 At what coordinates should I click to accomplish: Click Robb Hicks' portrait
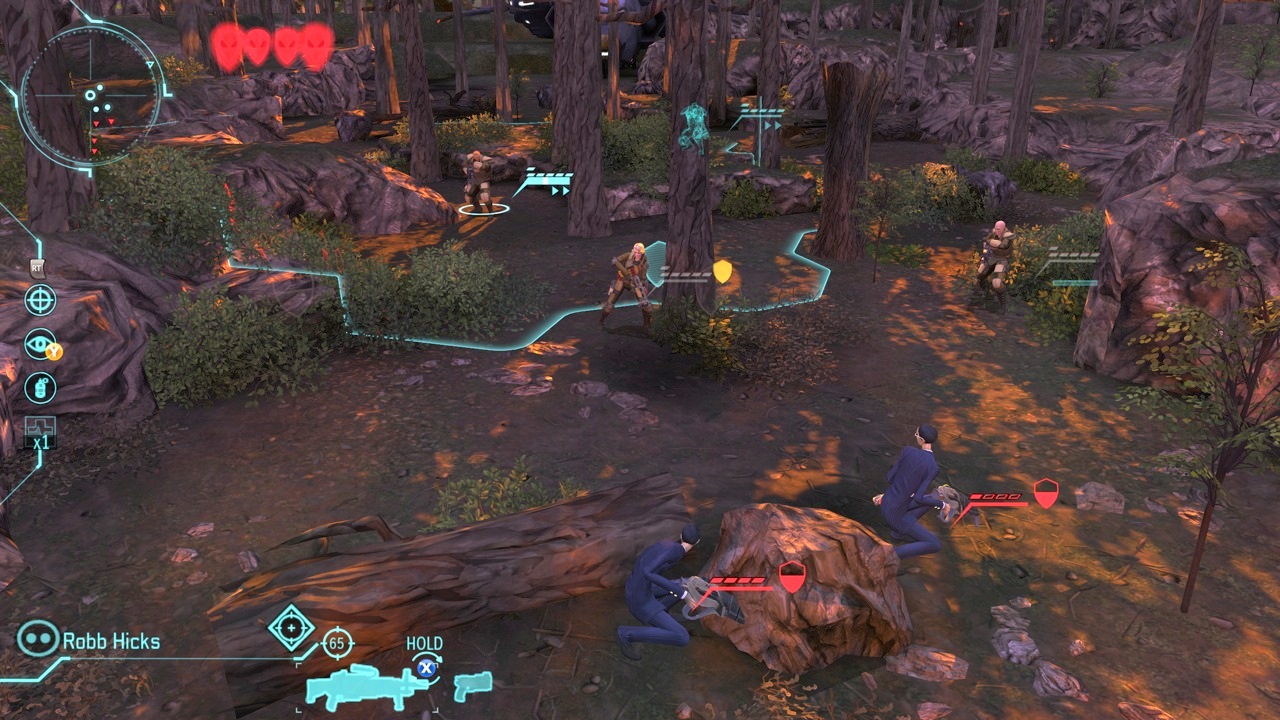[x=36, y=640]
